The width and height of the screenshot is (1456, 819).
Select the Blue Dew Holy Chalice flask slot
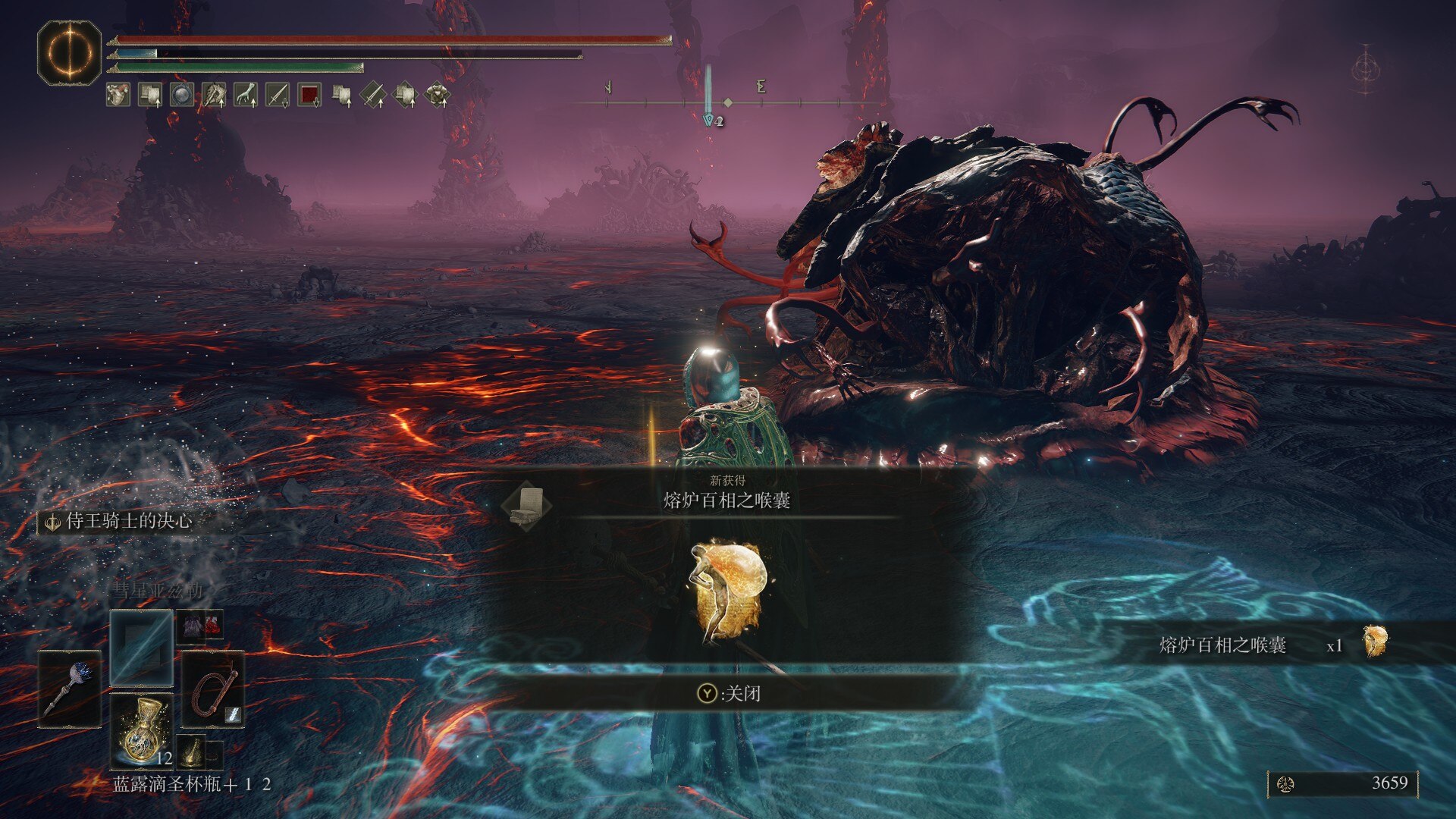[x=142, y=730]
